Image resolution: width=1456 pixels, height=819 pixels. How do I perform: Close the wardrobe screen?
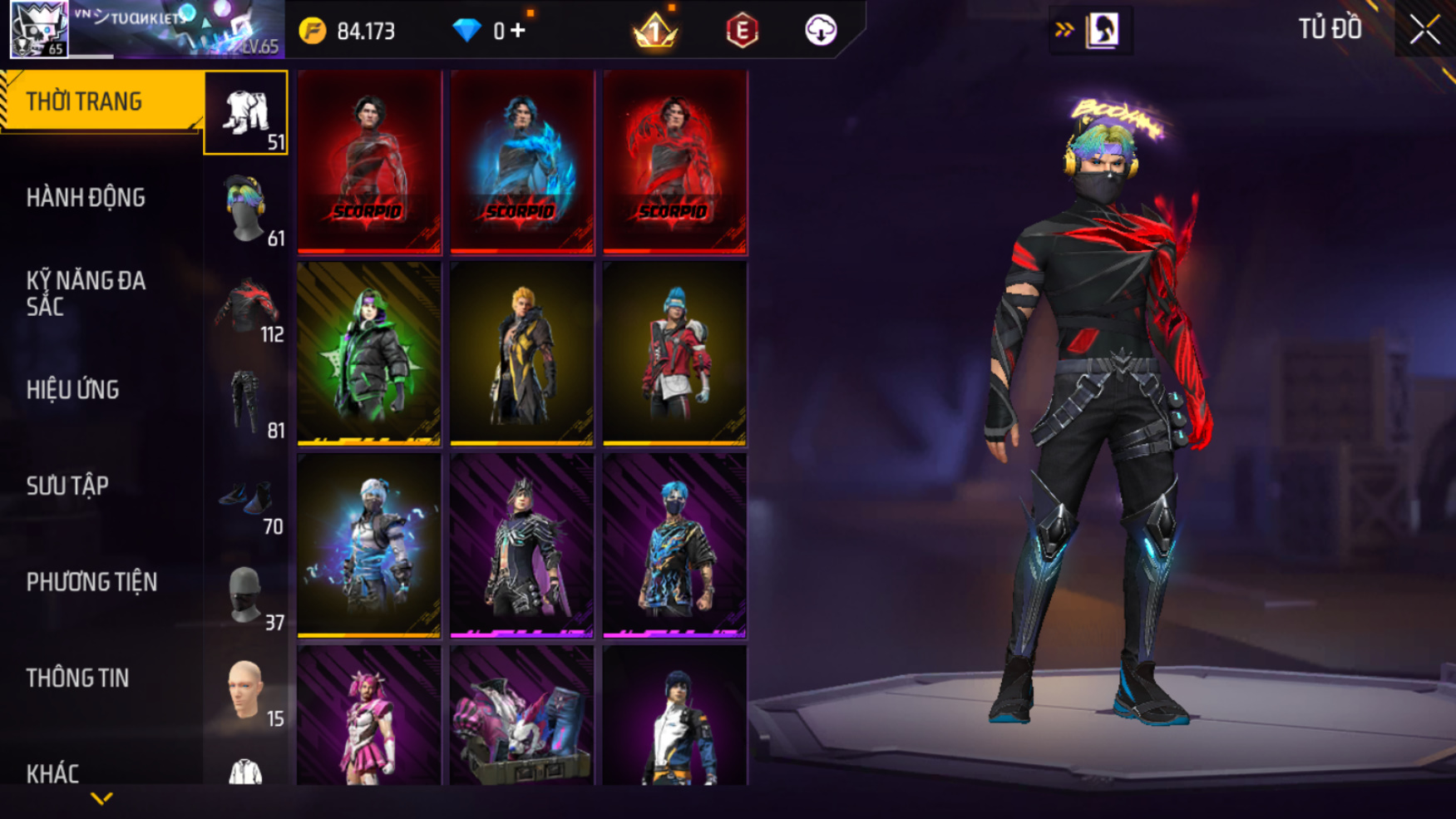[1424, 30]
